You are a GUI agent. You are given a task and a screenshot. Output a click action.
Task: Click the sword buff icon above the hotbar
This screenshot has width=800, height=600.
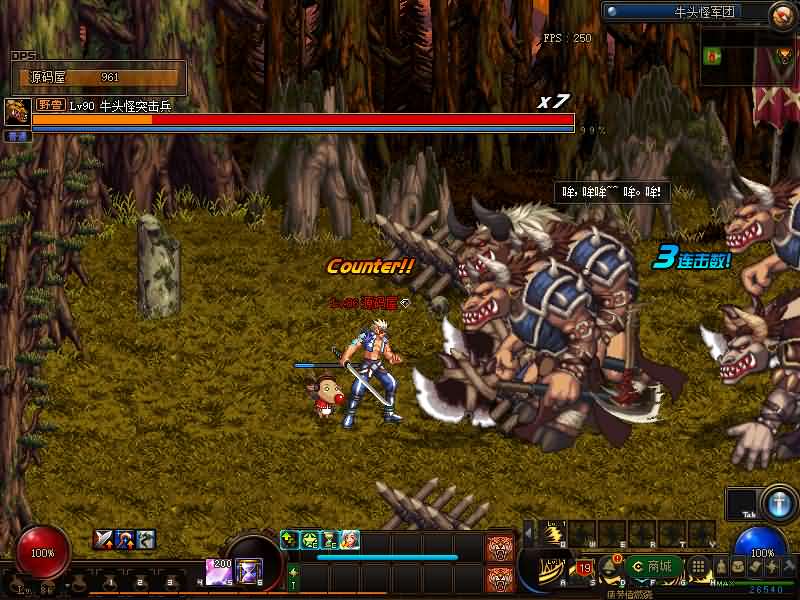(x=103, y=540)
